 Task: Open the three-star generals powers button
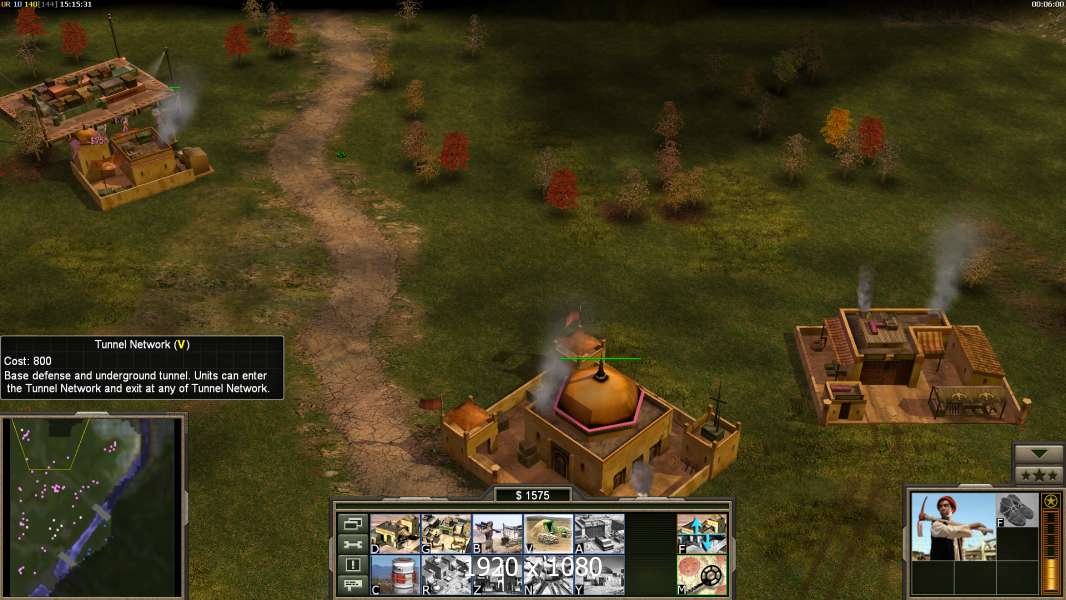click(1038, 474)
